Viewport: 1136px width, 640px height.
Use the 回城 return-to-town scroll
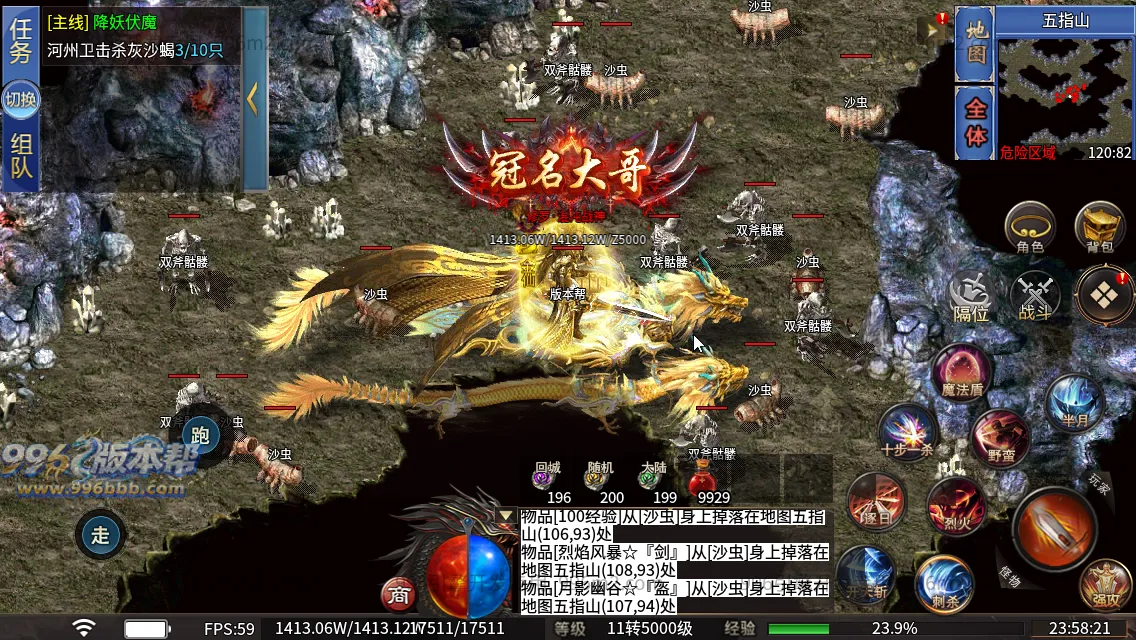pos(546,480)
